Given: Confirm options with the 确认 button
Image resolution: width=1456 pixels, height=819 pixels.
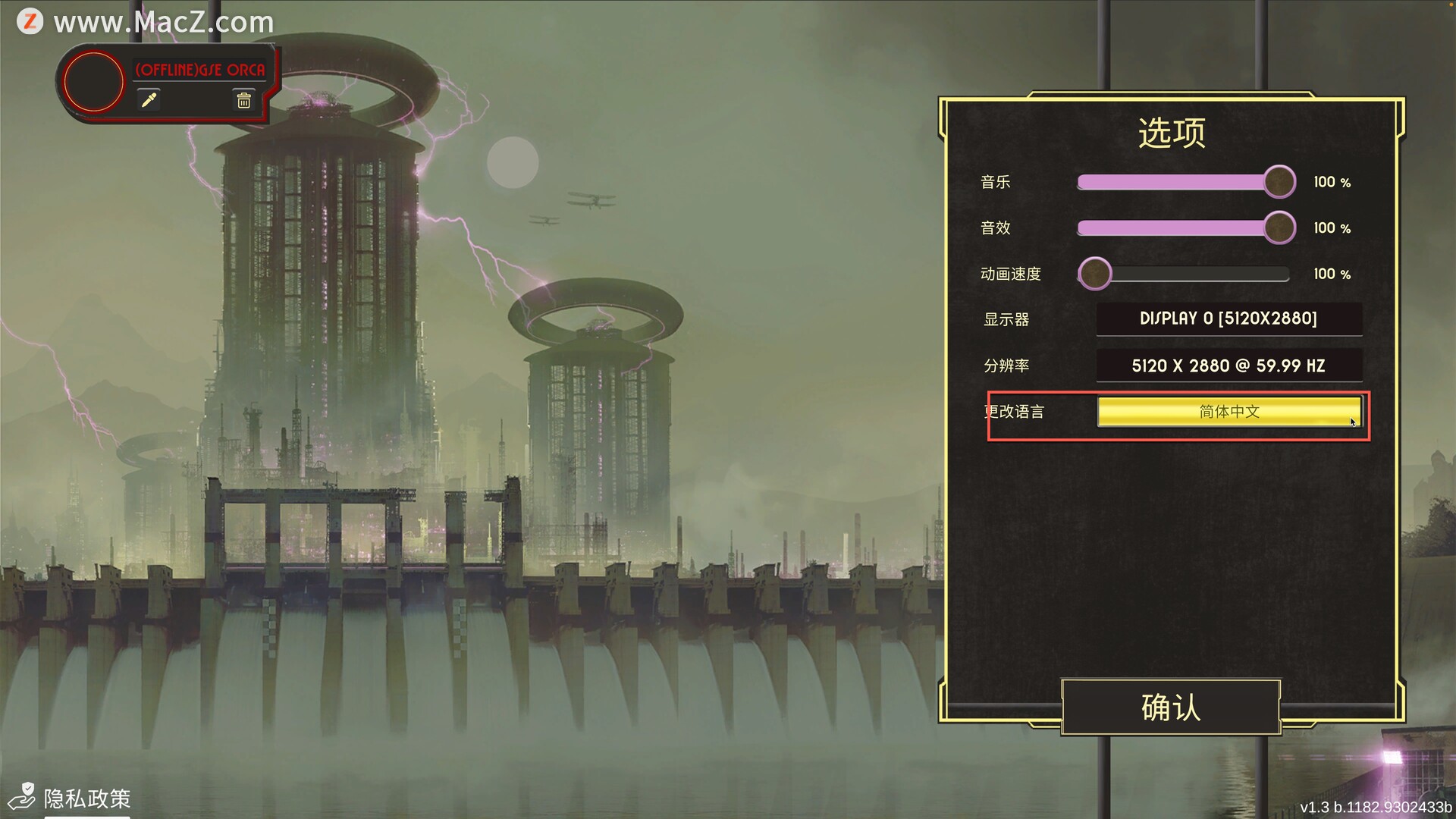Looking at the screenshot, I should 1171,707.
